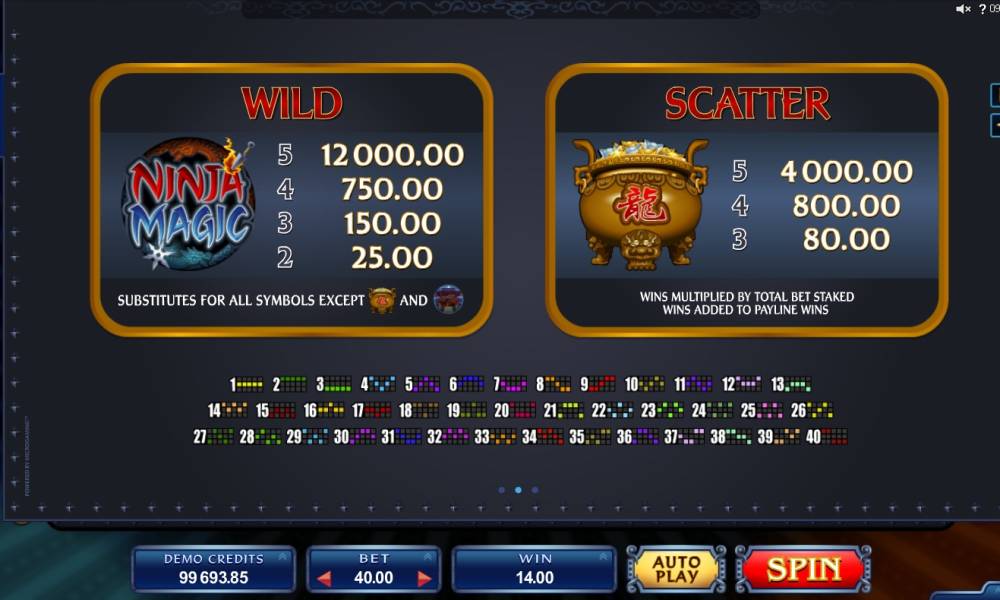Expand the Win panel
1000x600 pixels.
click(x=603, y=557)
